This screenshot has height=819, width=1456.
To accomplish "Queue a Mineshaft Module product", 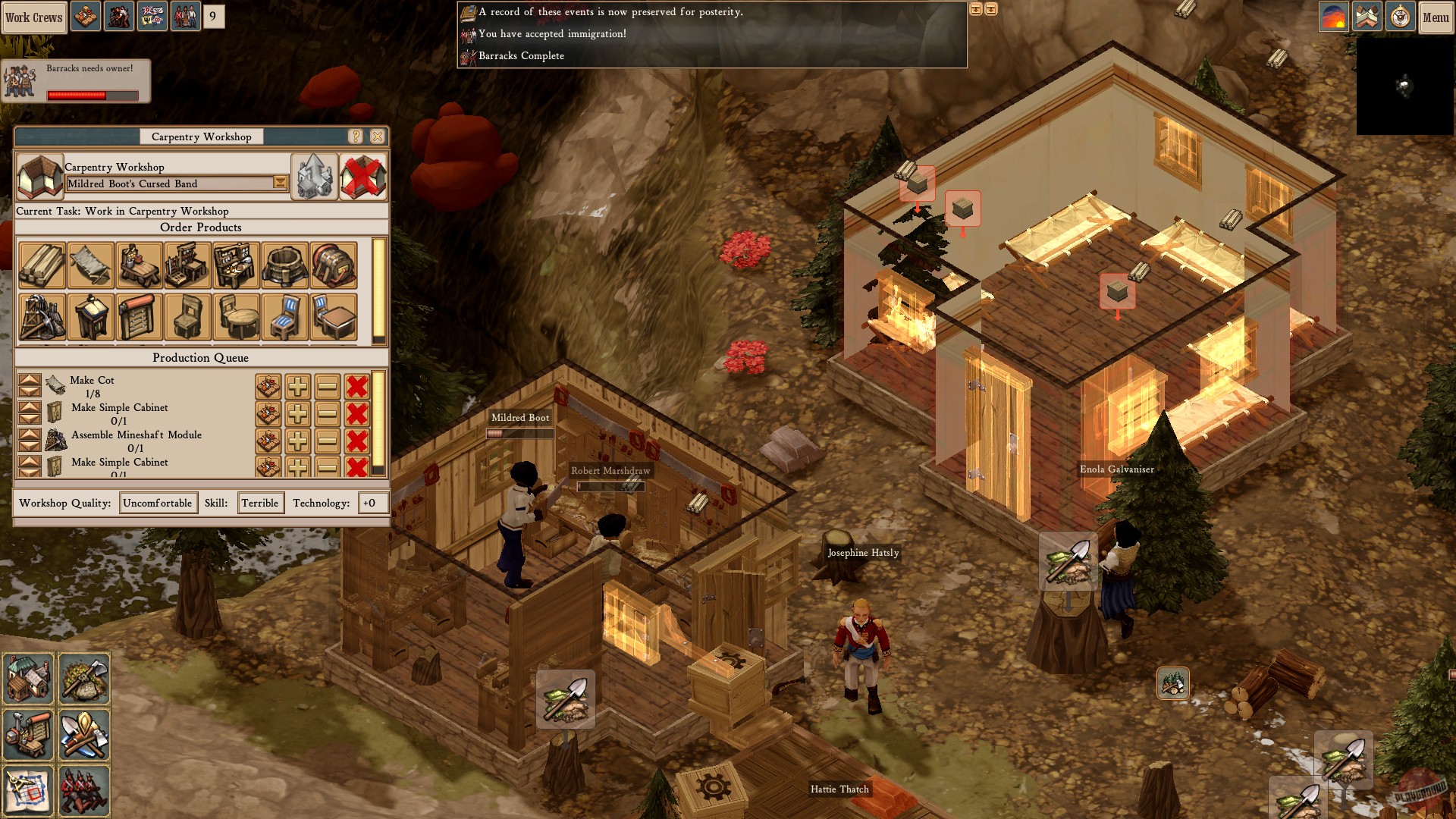I will click(42, 317).
